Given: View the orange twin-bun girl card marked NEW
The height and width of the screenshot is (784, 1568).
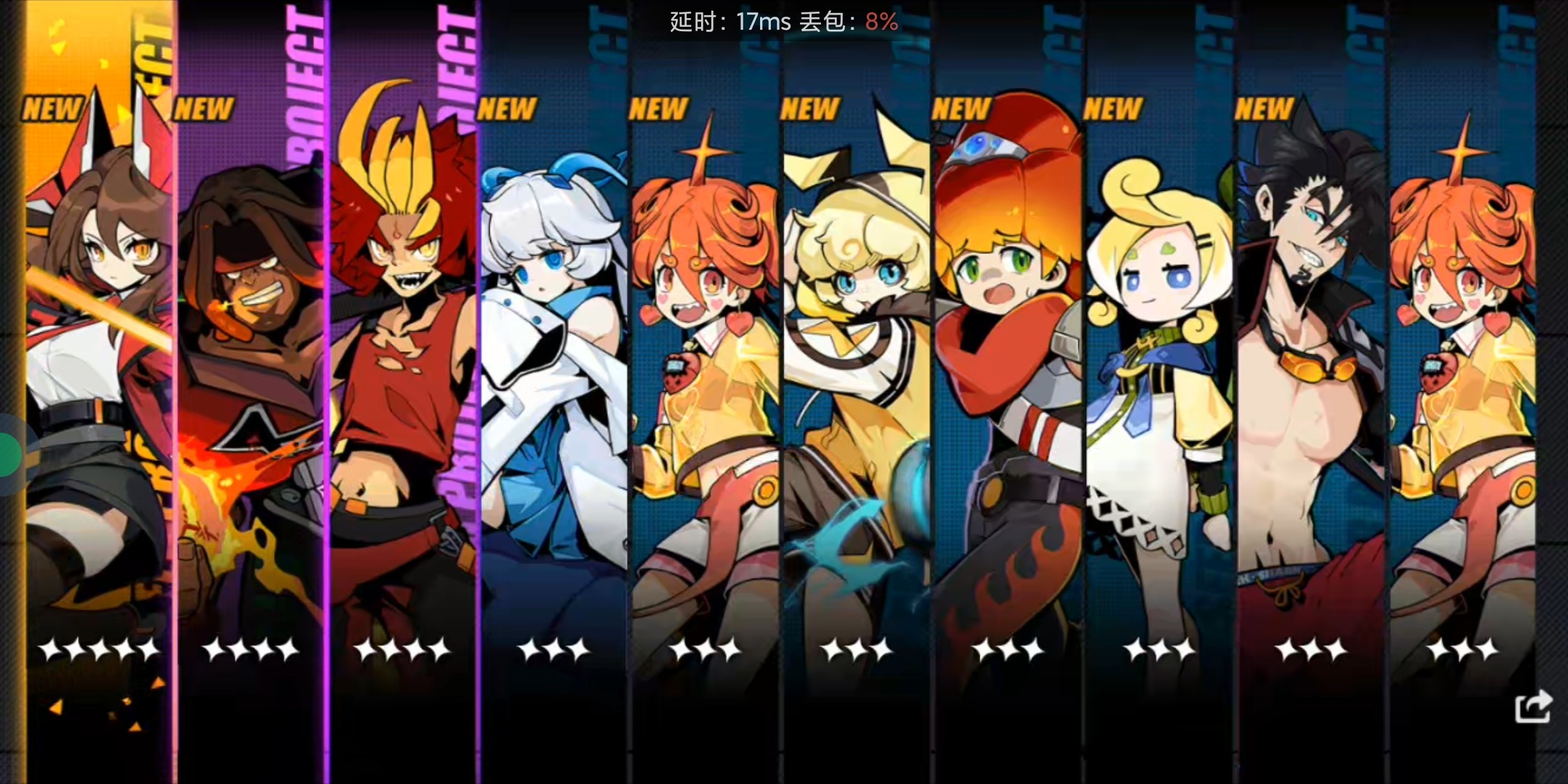Looking at the screenshot, I should coord(705,363).
